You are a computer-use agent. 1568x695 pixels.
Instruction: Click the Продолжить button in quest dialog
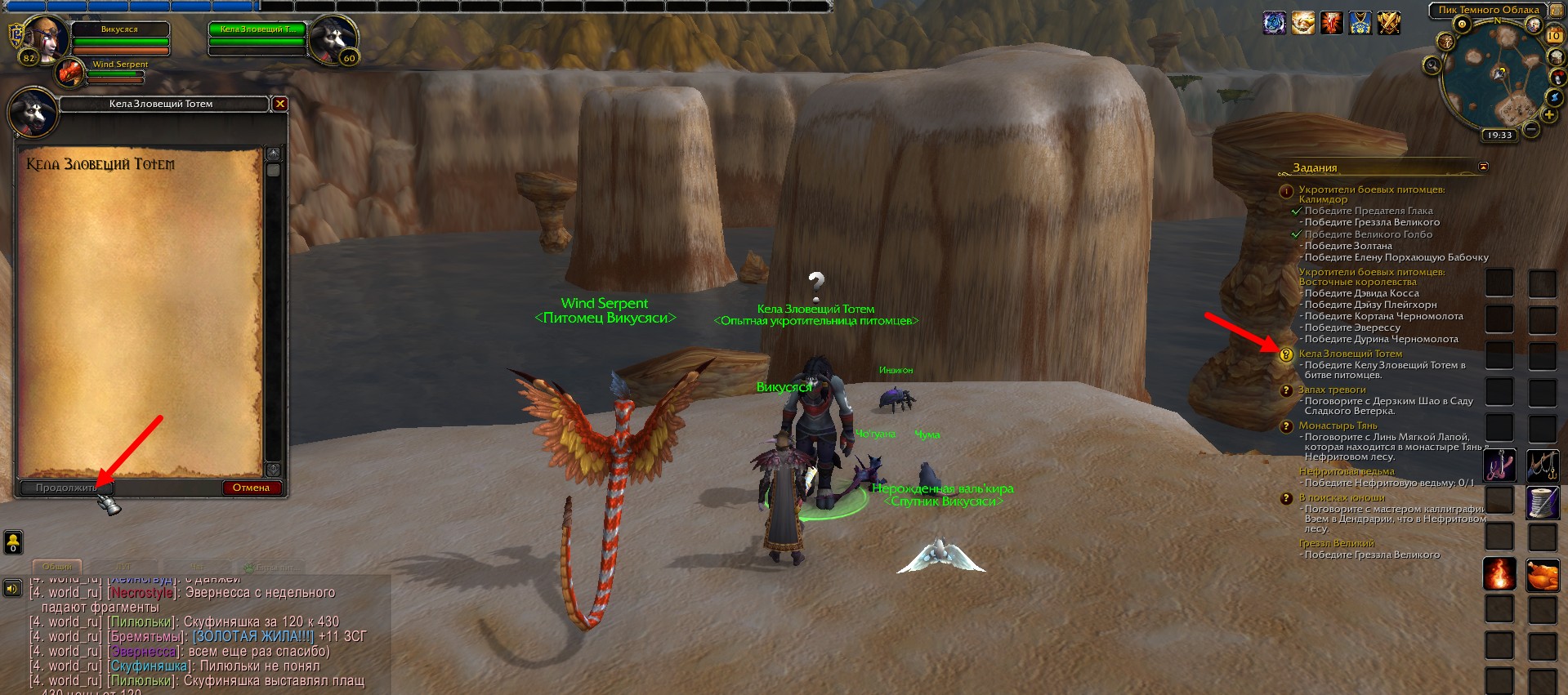click(65, 488)
